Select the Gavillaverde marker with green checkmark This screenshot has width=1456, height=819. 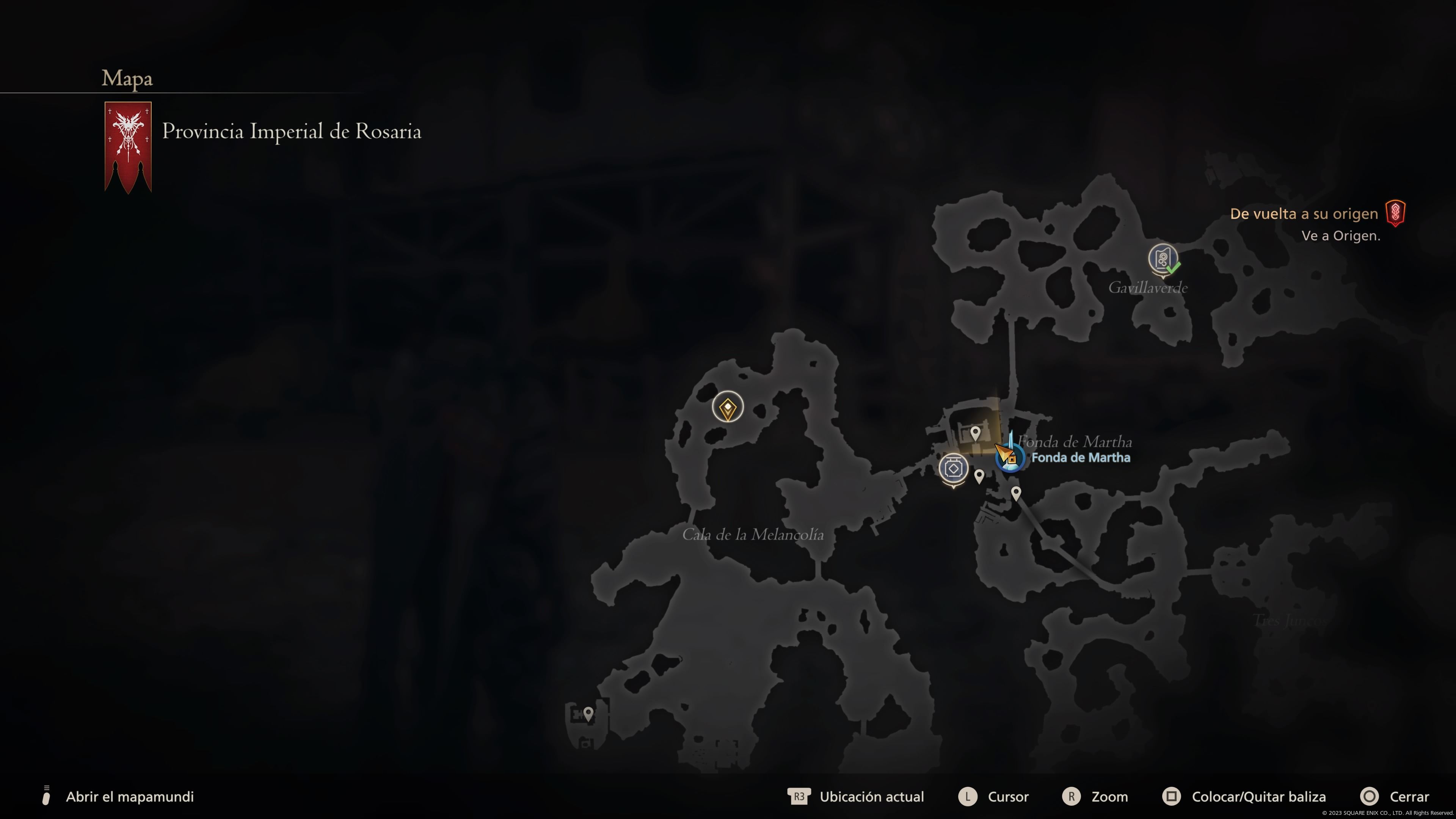1163,259
